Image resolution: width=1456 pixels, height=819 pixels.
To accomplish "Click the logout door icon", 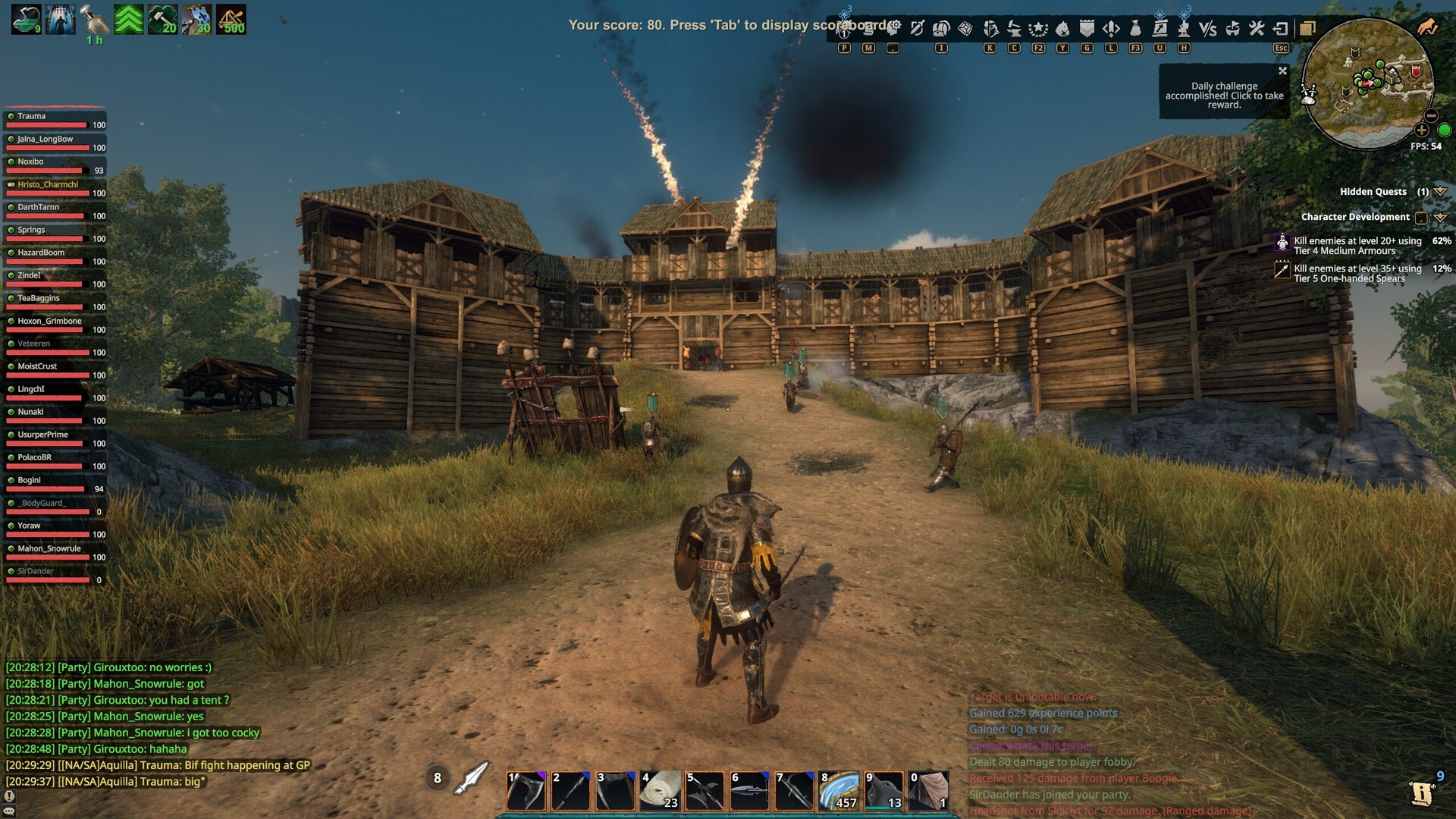I will click(1282, 29).
